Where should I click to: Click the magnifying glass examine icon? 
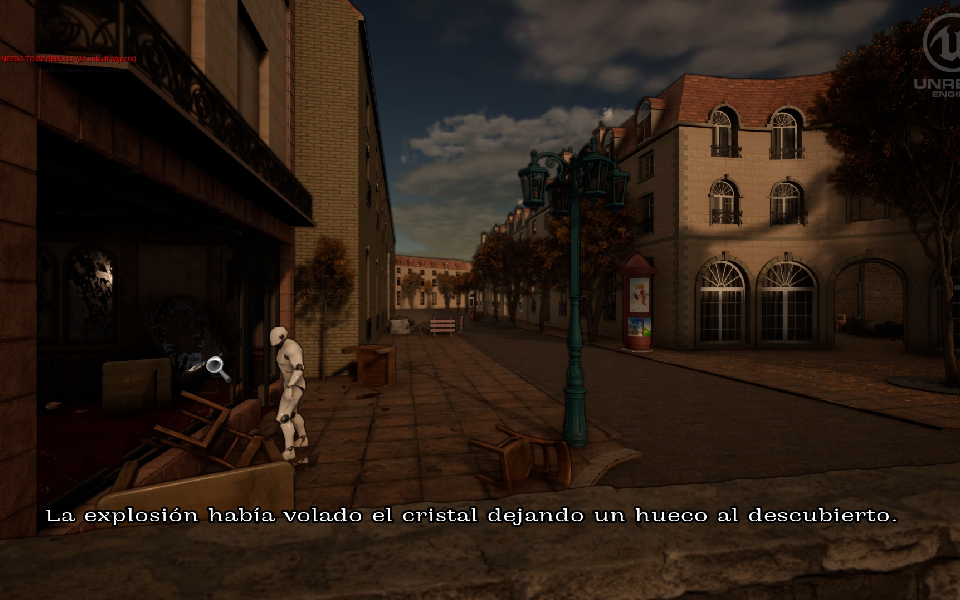coord(217,367)
